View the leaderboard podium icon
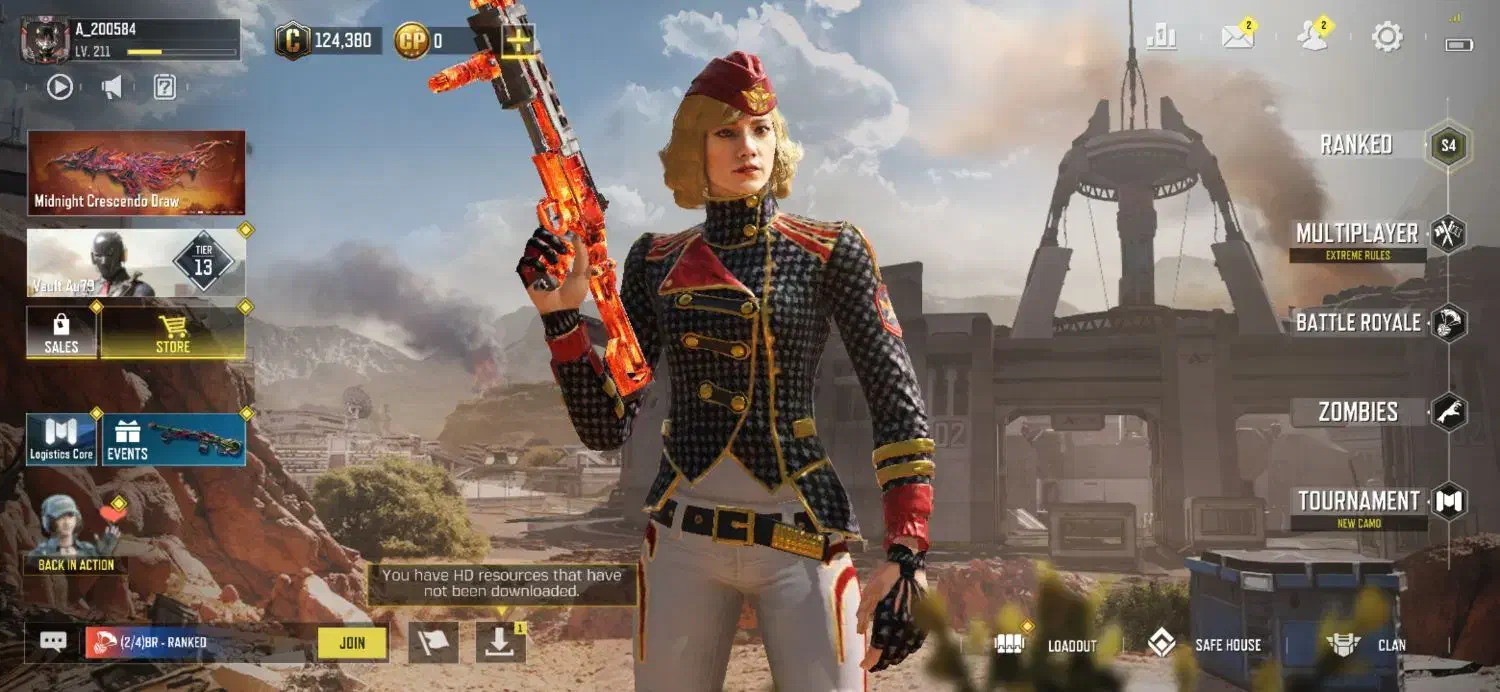Viewport: 1500px width, 692px height. [x=1162, y=38]
